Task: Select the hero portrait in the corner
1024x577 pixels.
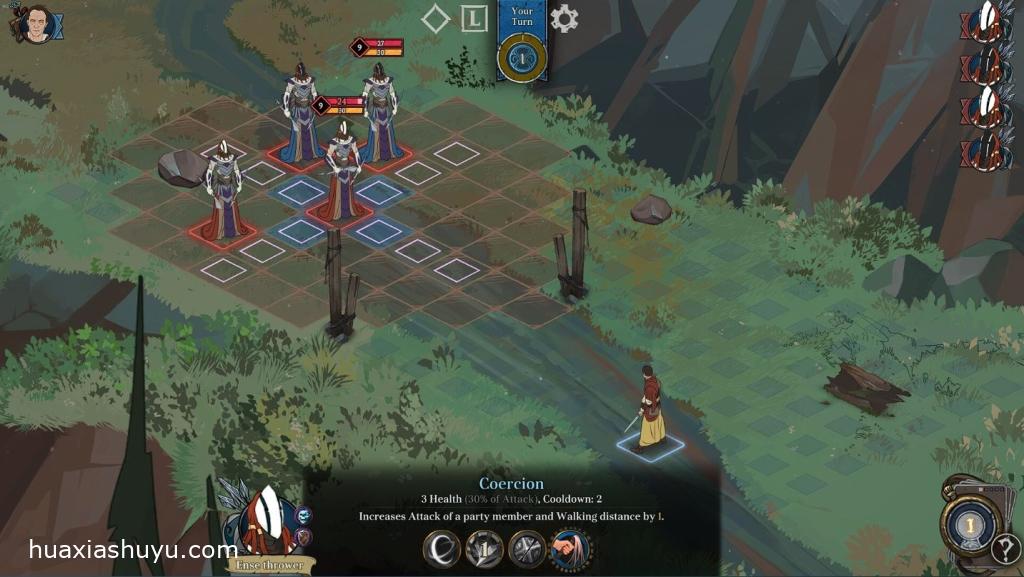Action: click(x=37, y=25)
